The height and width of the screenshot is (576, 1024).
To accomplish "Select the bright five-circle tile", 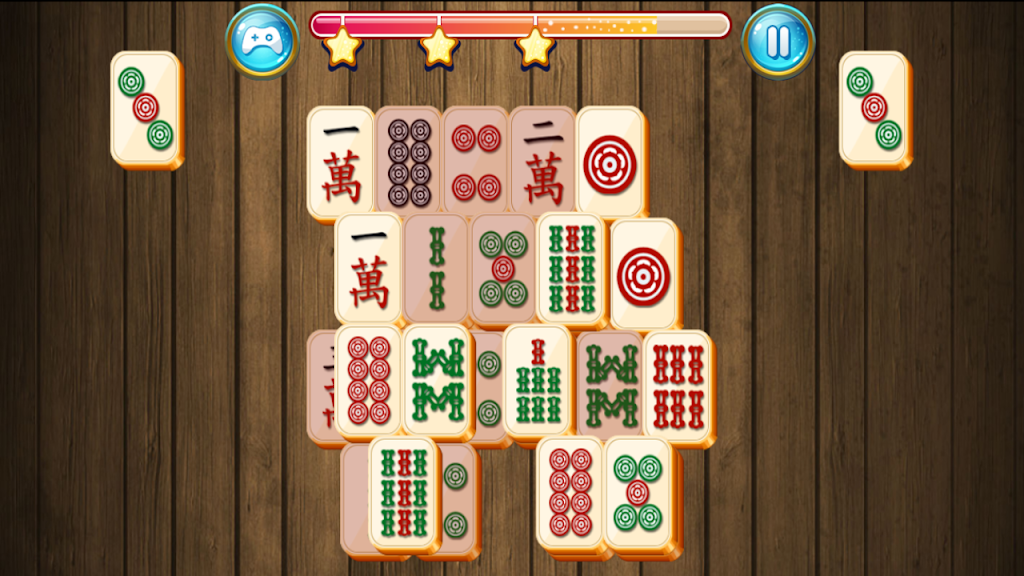I will (637, 492).
